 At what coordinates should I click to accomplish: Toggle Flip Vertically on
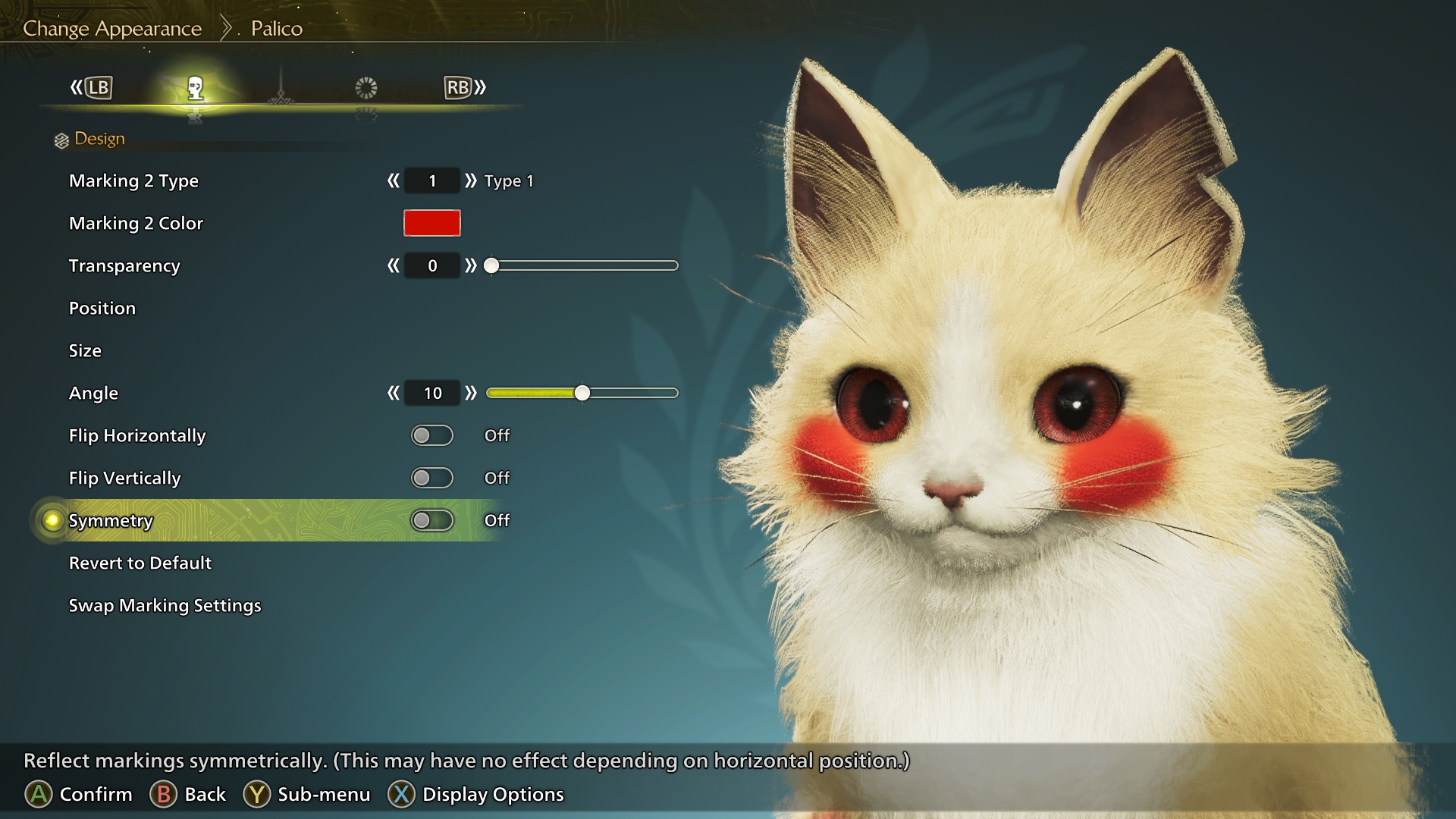tap(431, 478)
